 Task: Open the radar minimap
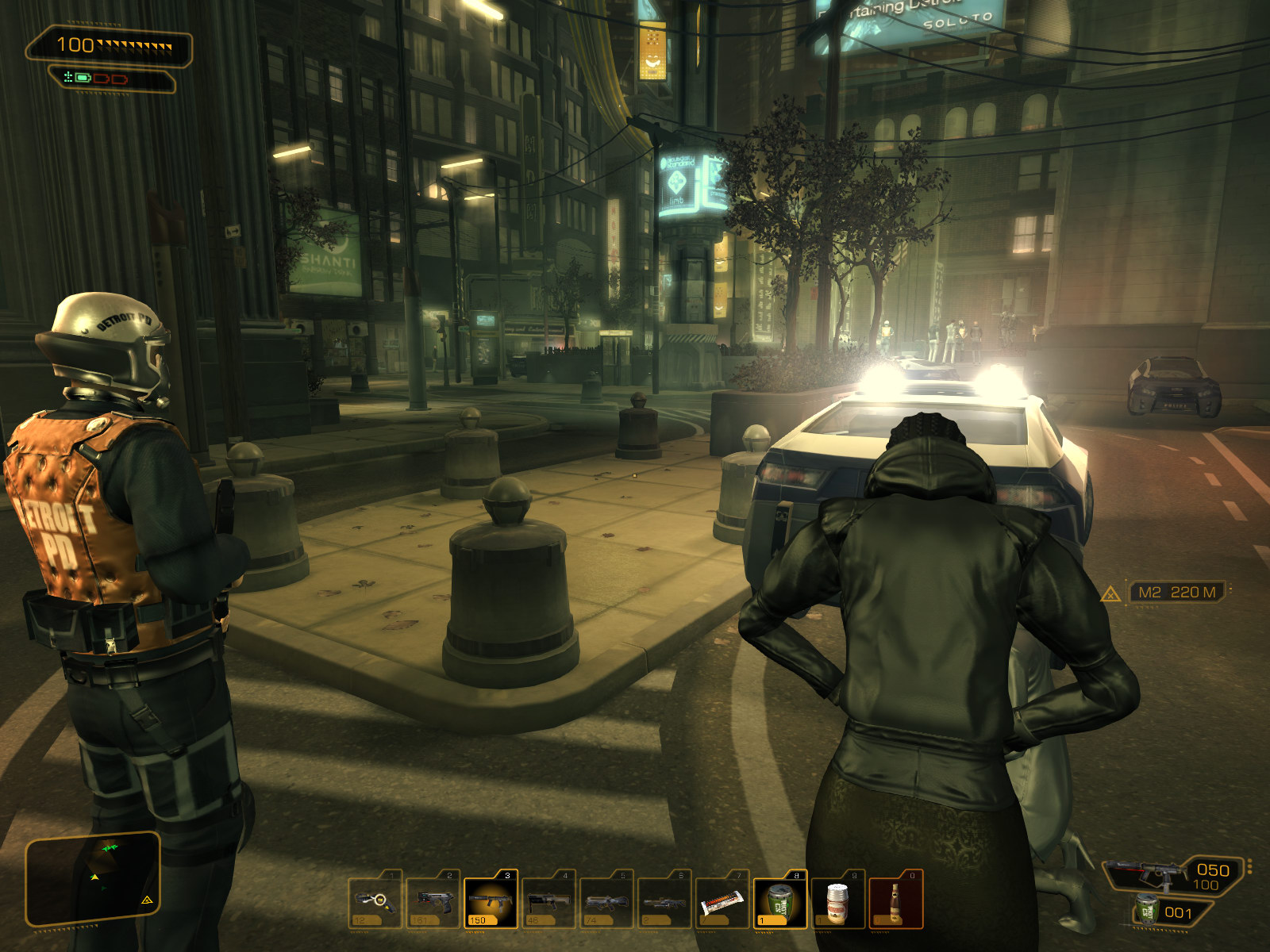tap(94, 879)
